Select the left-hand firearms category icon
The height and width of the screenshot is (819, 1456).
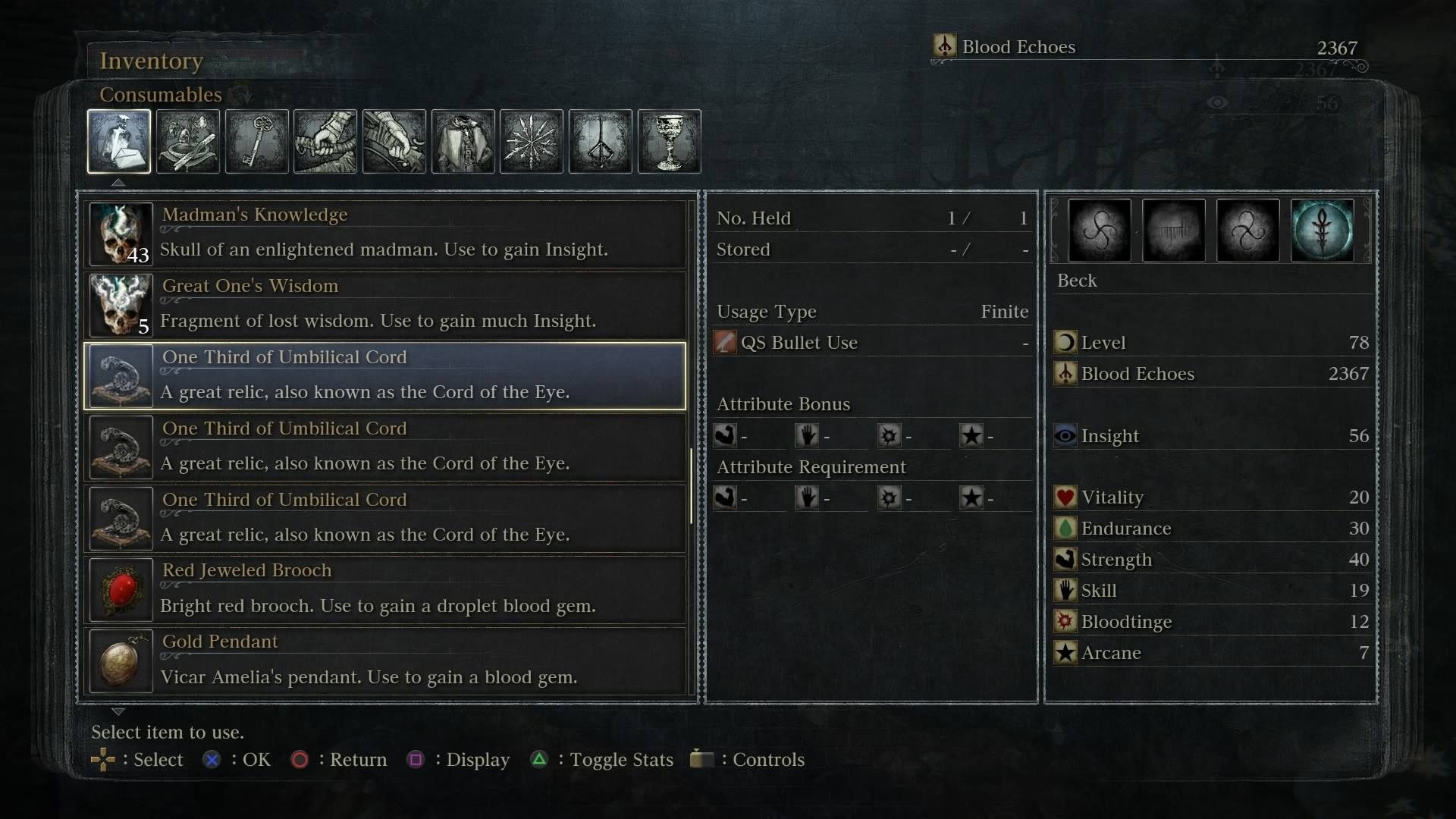[x=394, y=142]
